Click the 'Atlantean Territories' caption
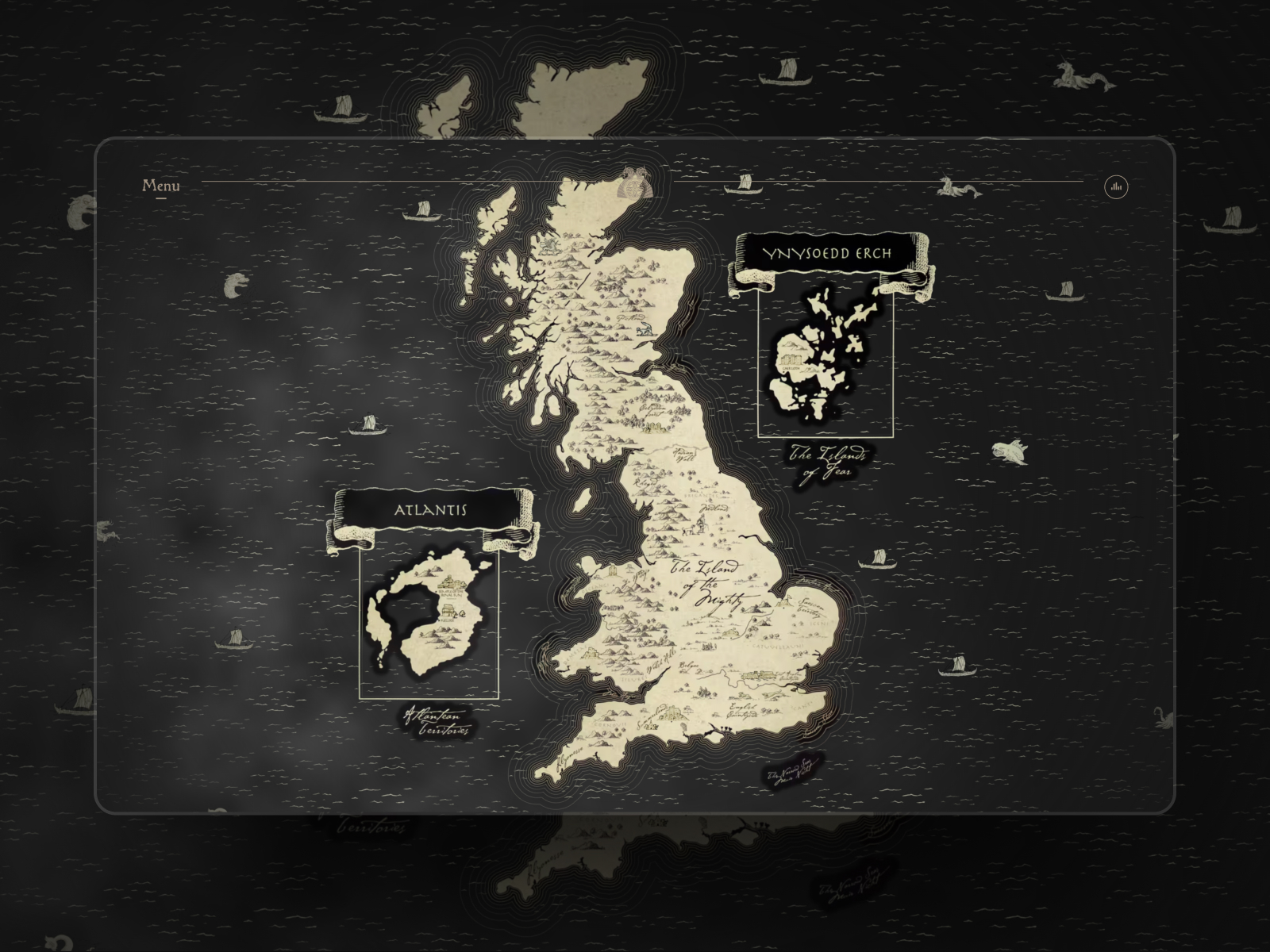This screenshot has width=1270, height=952. (437, 722)
